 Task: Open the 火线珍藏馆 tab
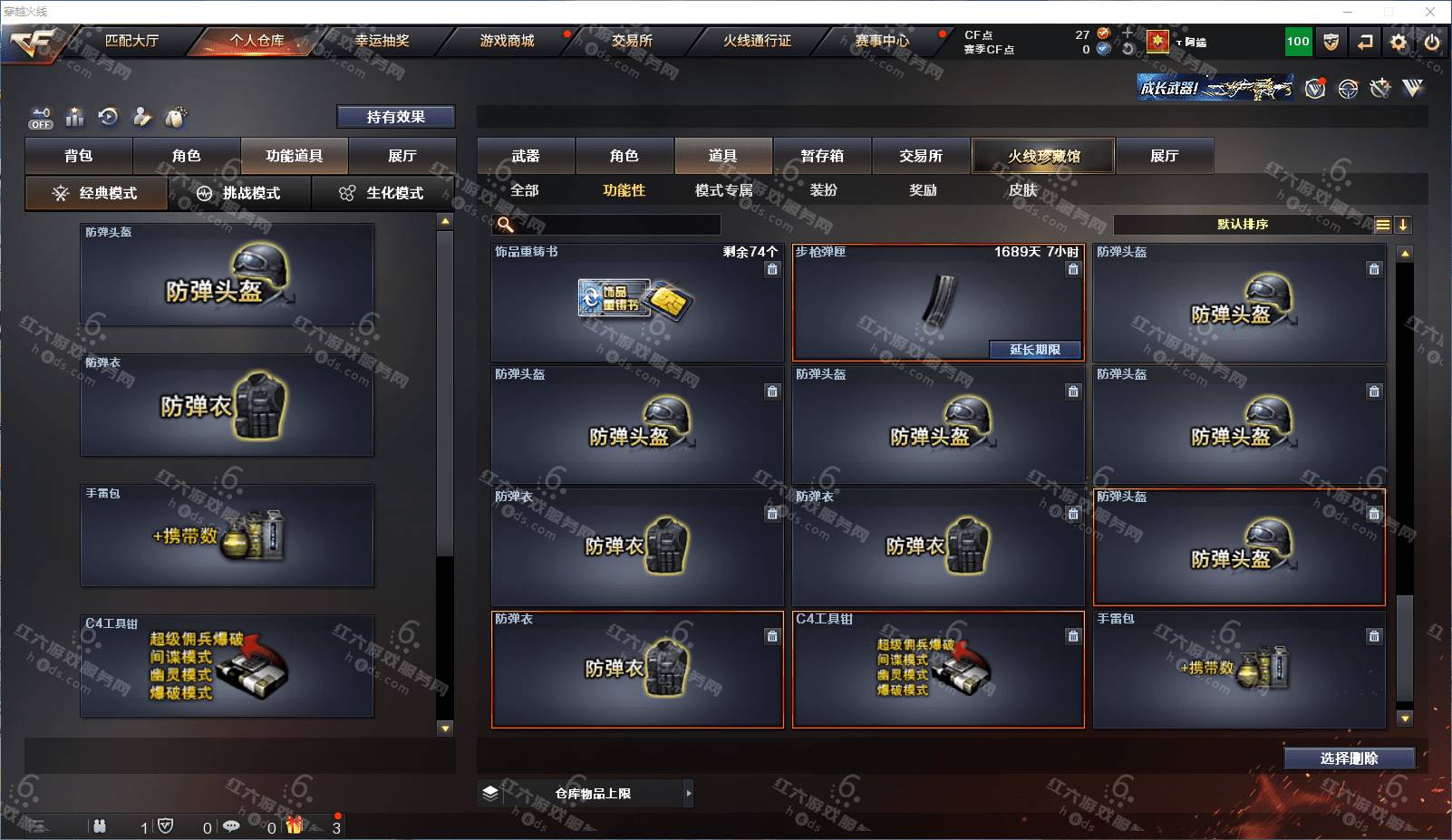point(1043,156)
